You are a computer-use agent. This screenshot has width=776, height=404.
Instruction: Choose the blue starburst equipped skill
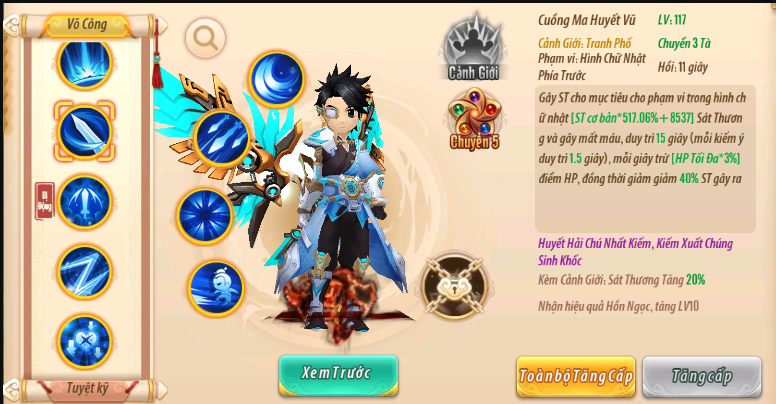(205, 216)
